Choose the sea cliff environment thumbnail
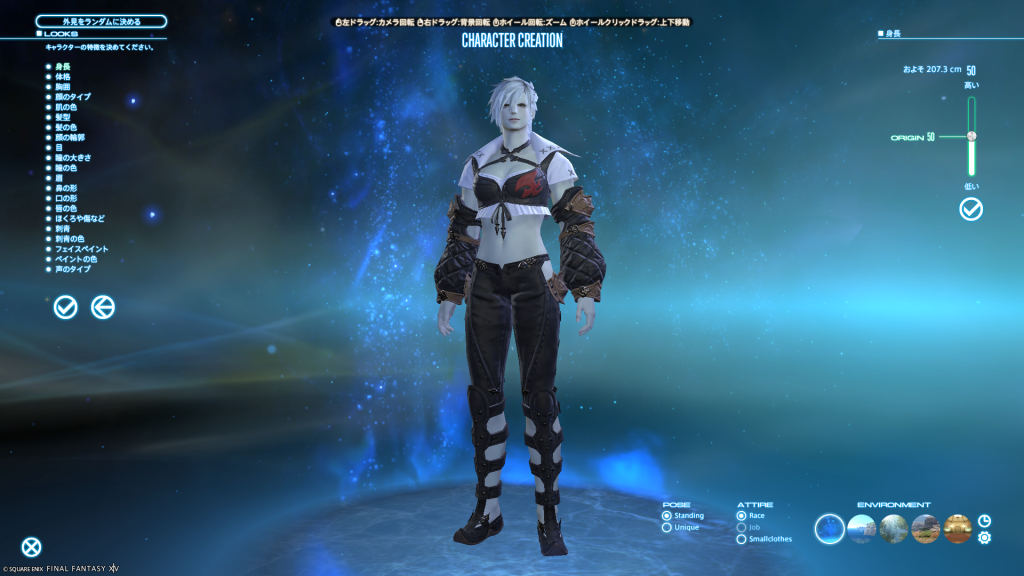 pos(861,528)
